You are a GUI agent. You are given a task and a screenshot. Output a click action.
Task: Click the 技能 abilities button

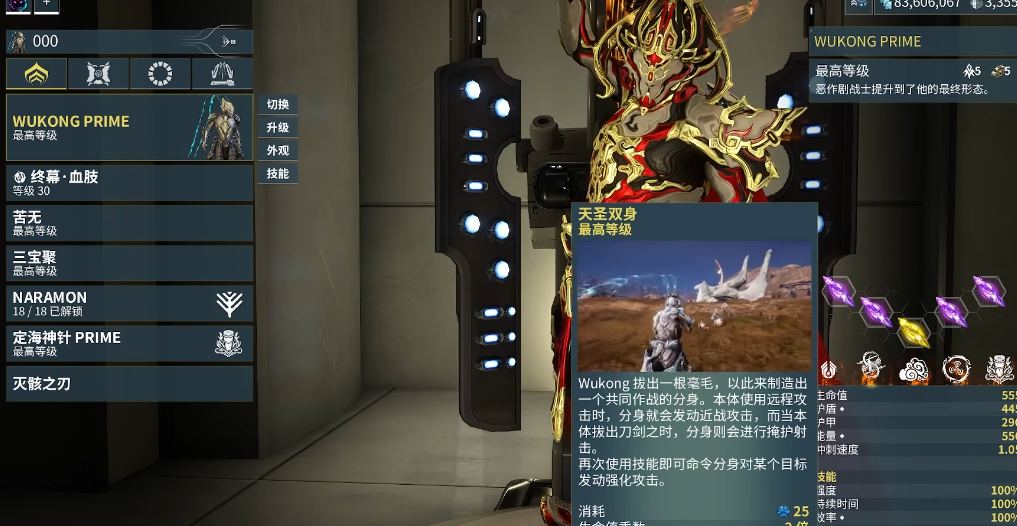click(x=278, y=174)
